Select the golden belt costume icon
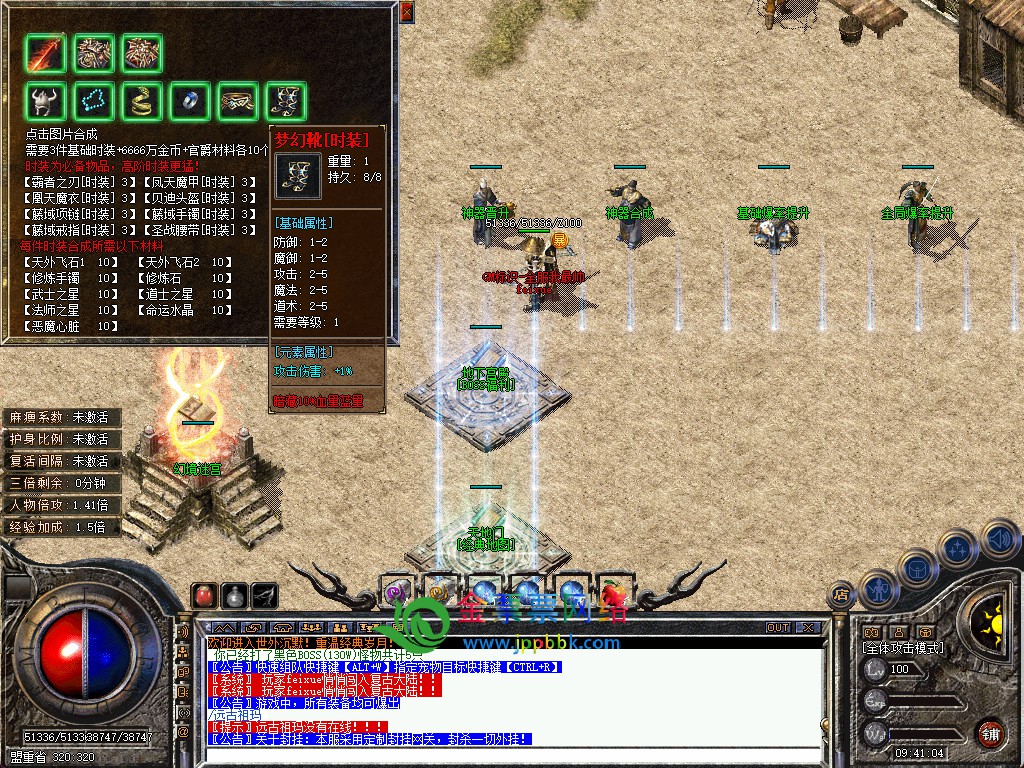Viewport: 1024px width, 768px height. pyautogui.click(x=238, y=101)
